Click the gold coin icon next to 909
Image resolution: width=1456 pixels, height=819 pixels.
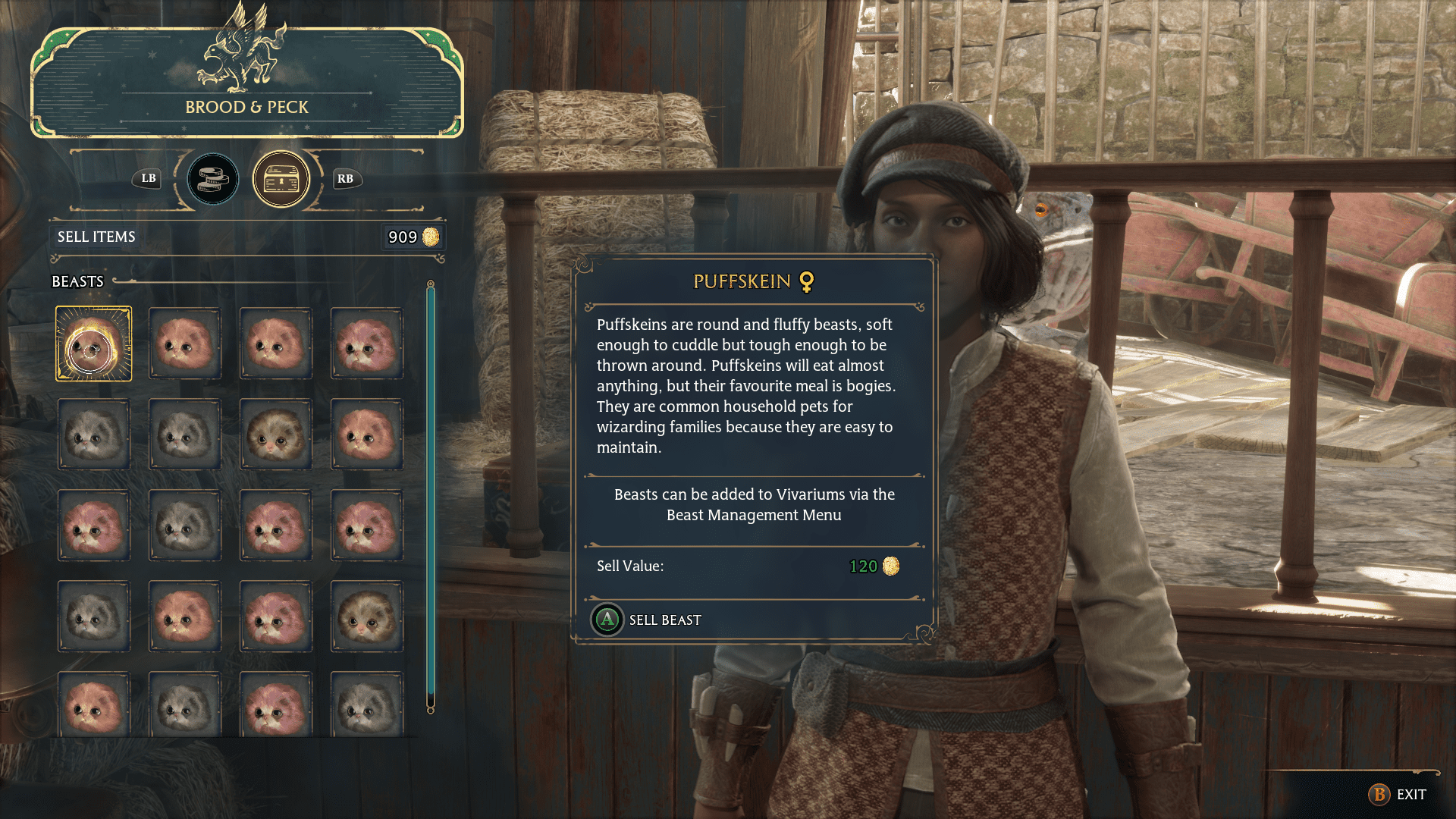coord(431,237)
